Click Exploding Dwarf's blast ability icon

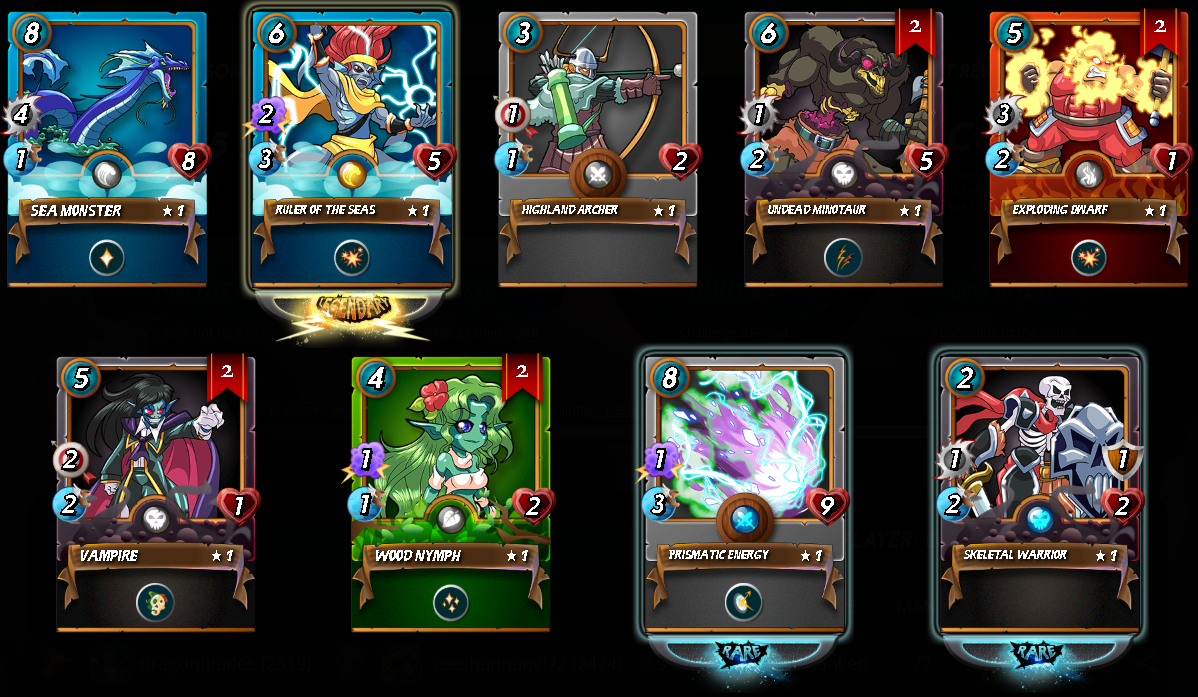click(x=1088, y=258)
